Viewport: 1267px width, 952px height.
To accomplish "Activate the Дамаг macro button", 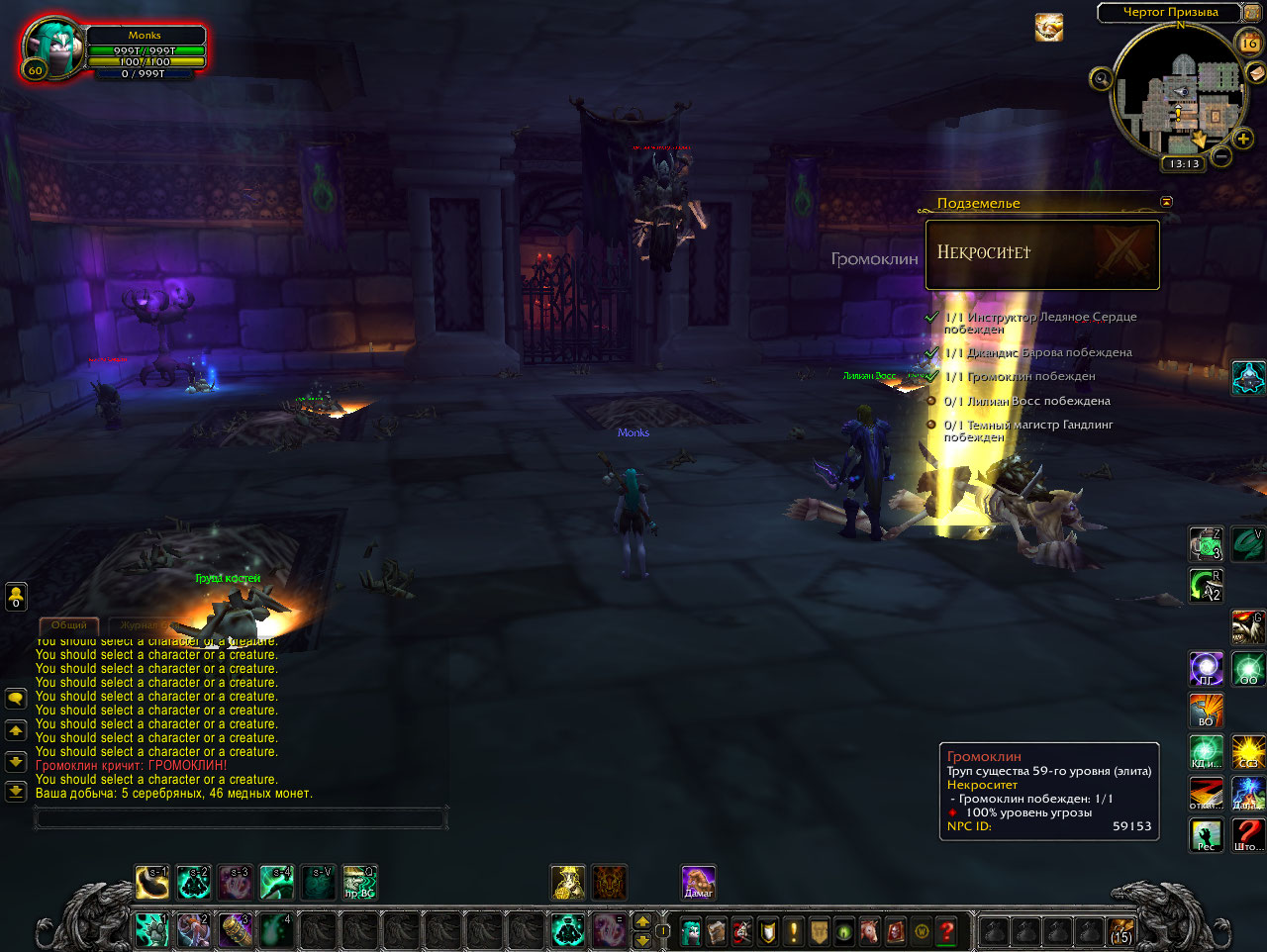I will point(698,882).
